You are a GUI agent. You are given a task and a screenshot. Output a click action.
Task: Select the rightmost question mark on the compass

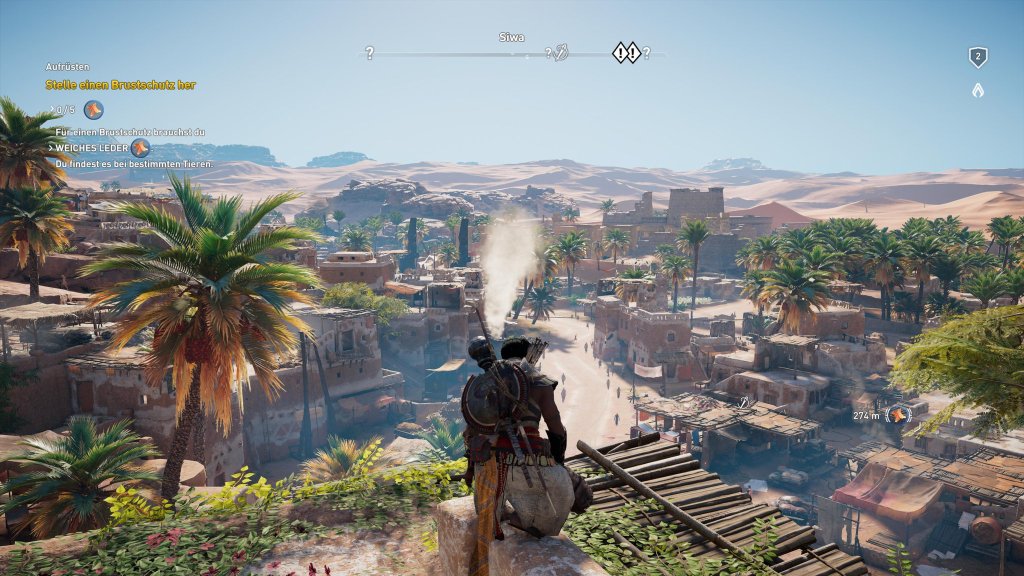pos(646,53)
